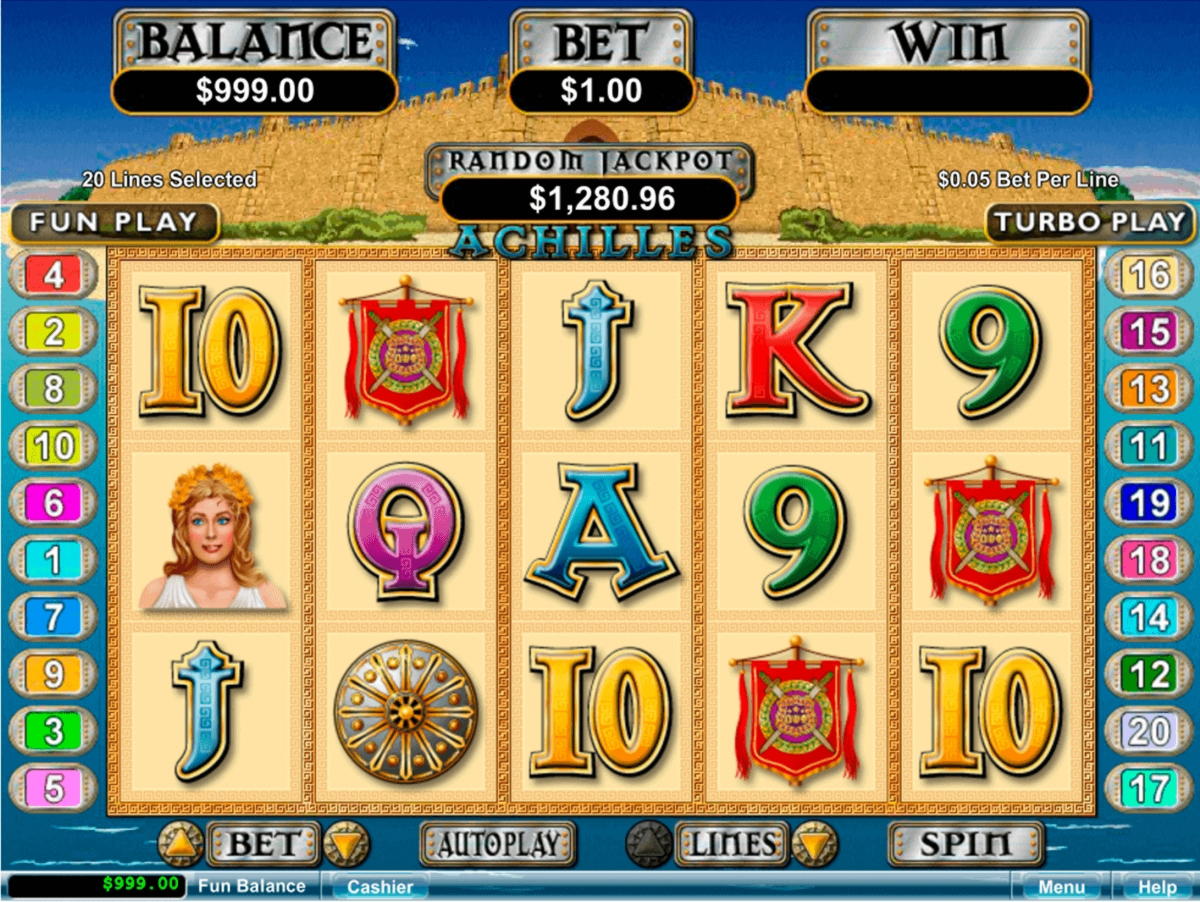The height and width of the screenshot is (902, 1200).
Task: Choose payline 17 marker
Action: 1148,788
